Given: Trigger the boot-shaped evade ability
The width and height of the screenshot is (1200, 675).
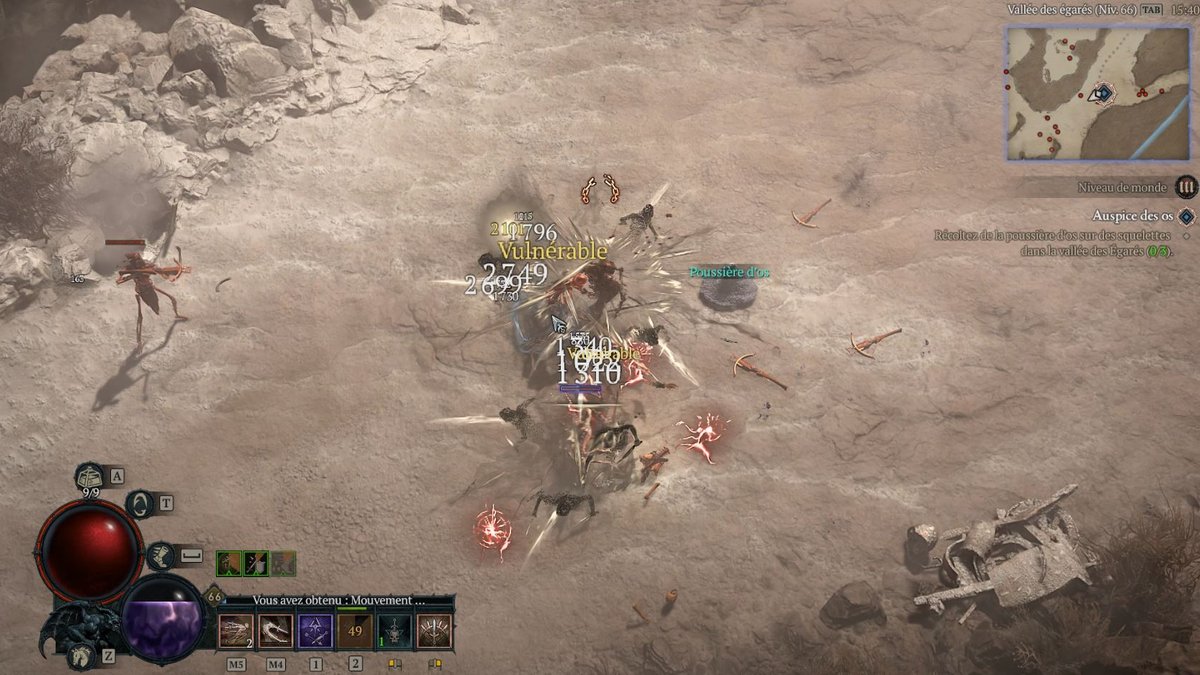Looking at the screenshot, I should point(160,555).
